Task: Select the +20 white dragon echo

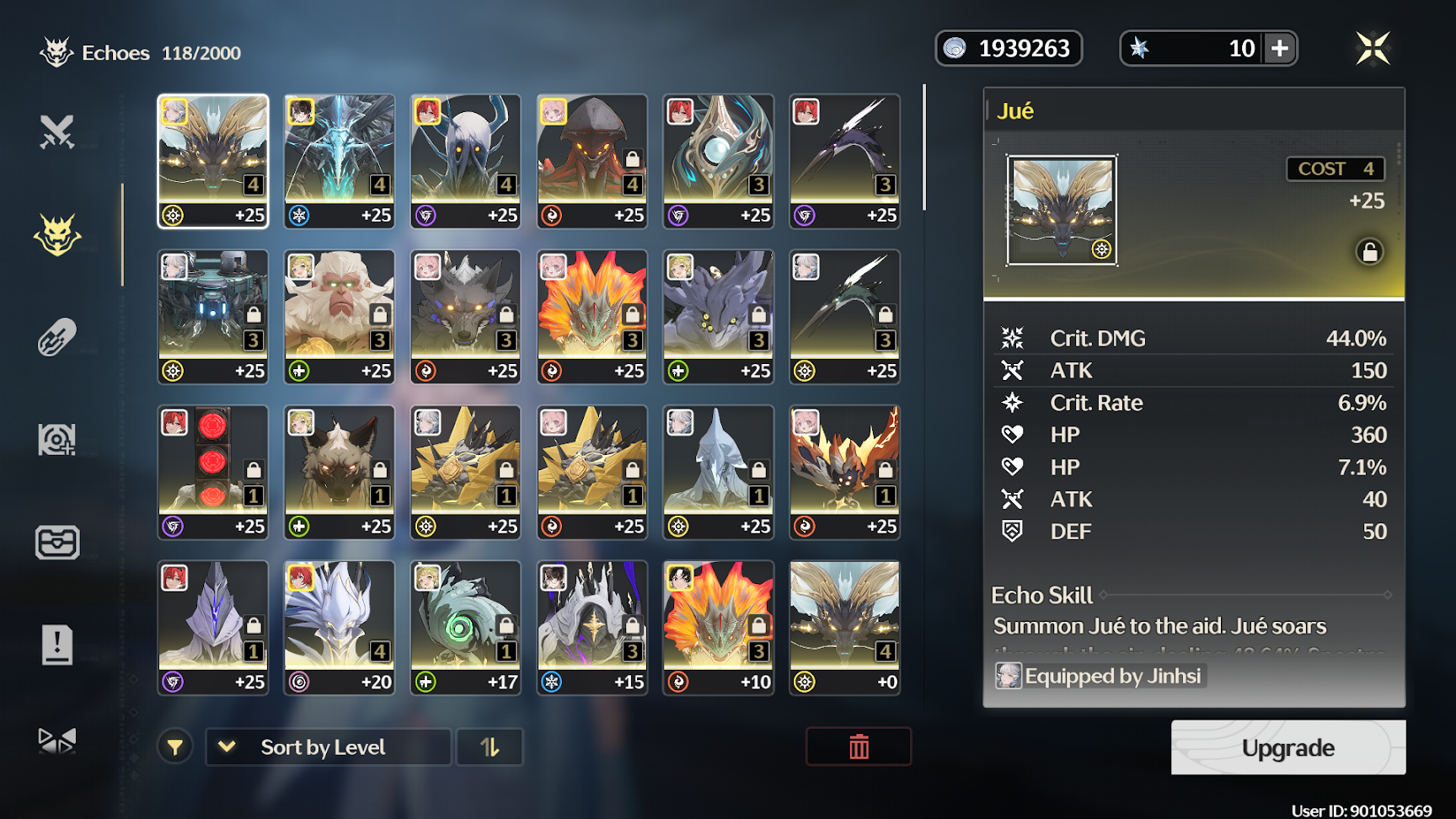Action: [x=340, y=628]
